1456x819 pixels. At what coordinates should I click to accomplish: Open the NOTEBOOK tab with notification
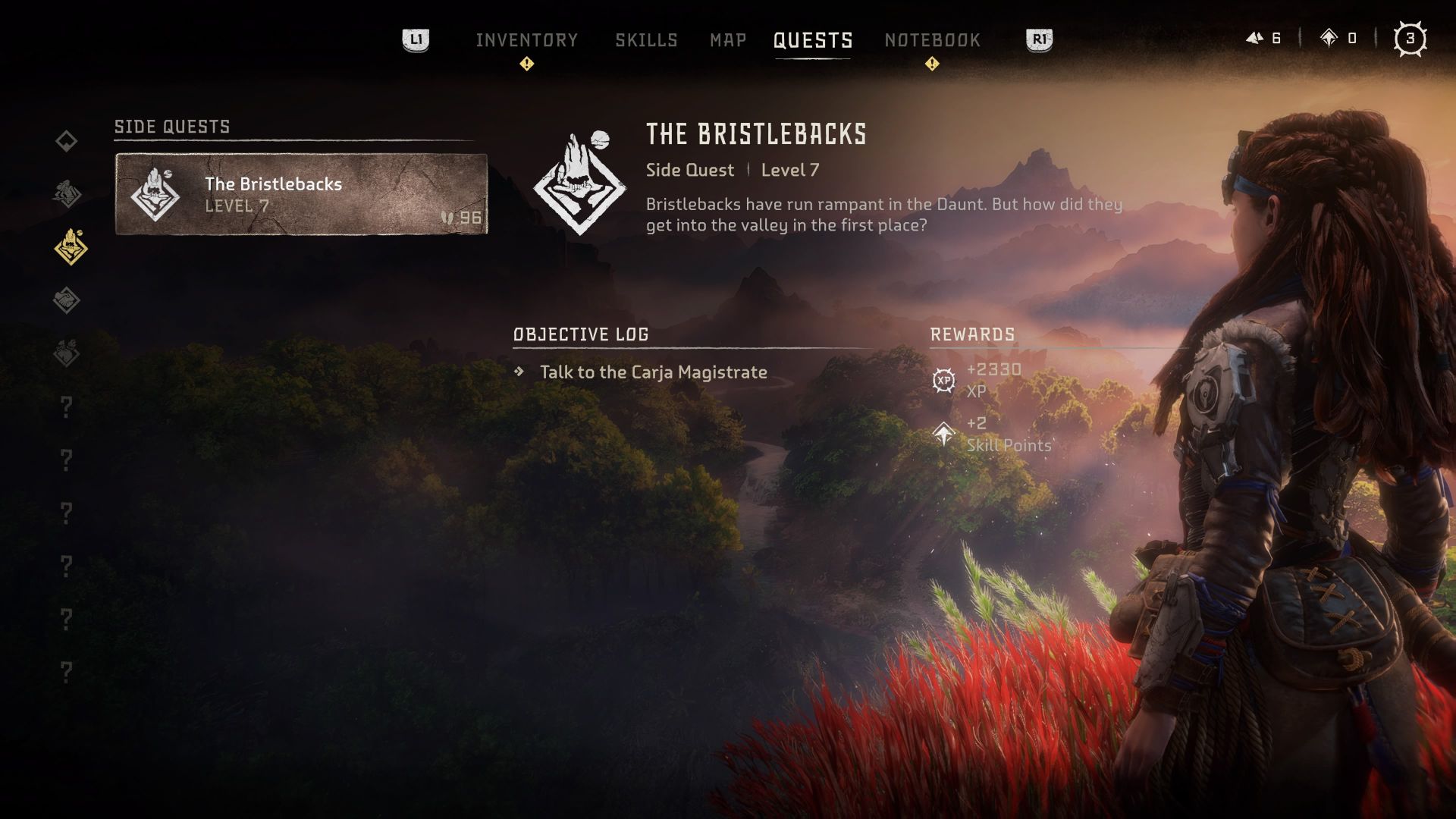932,39
